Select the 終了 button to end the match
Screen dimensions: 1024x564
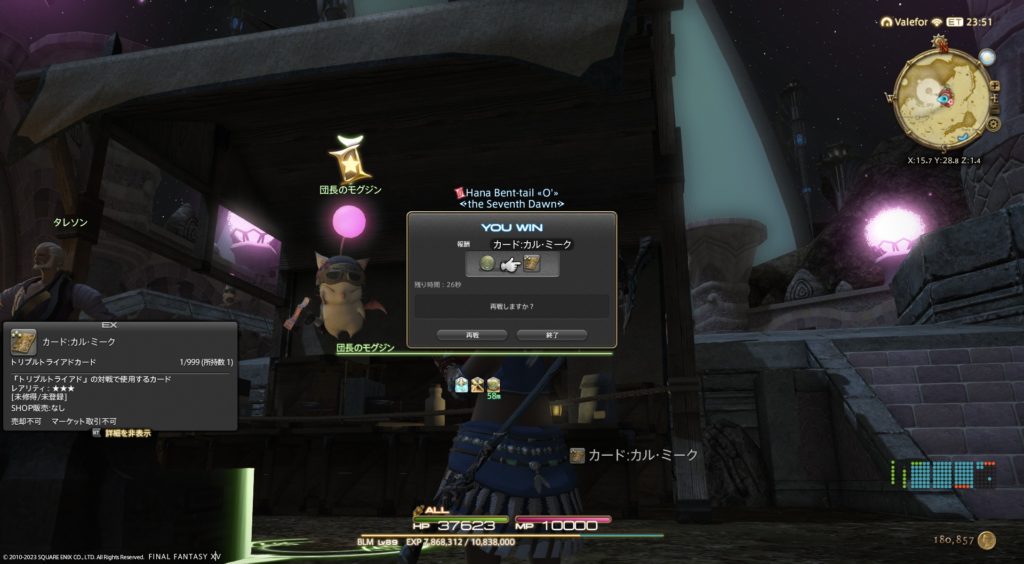coord(551,335)
